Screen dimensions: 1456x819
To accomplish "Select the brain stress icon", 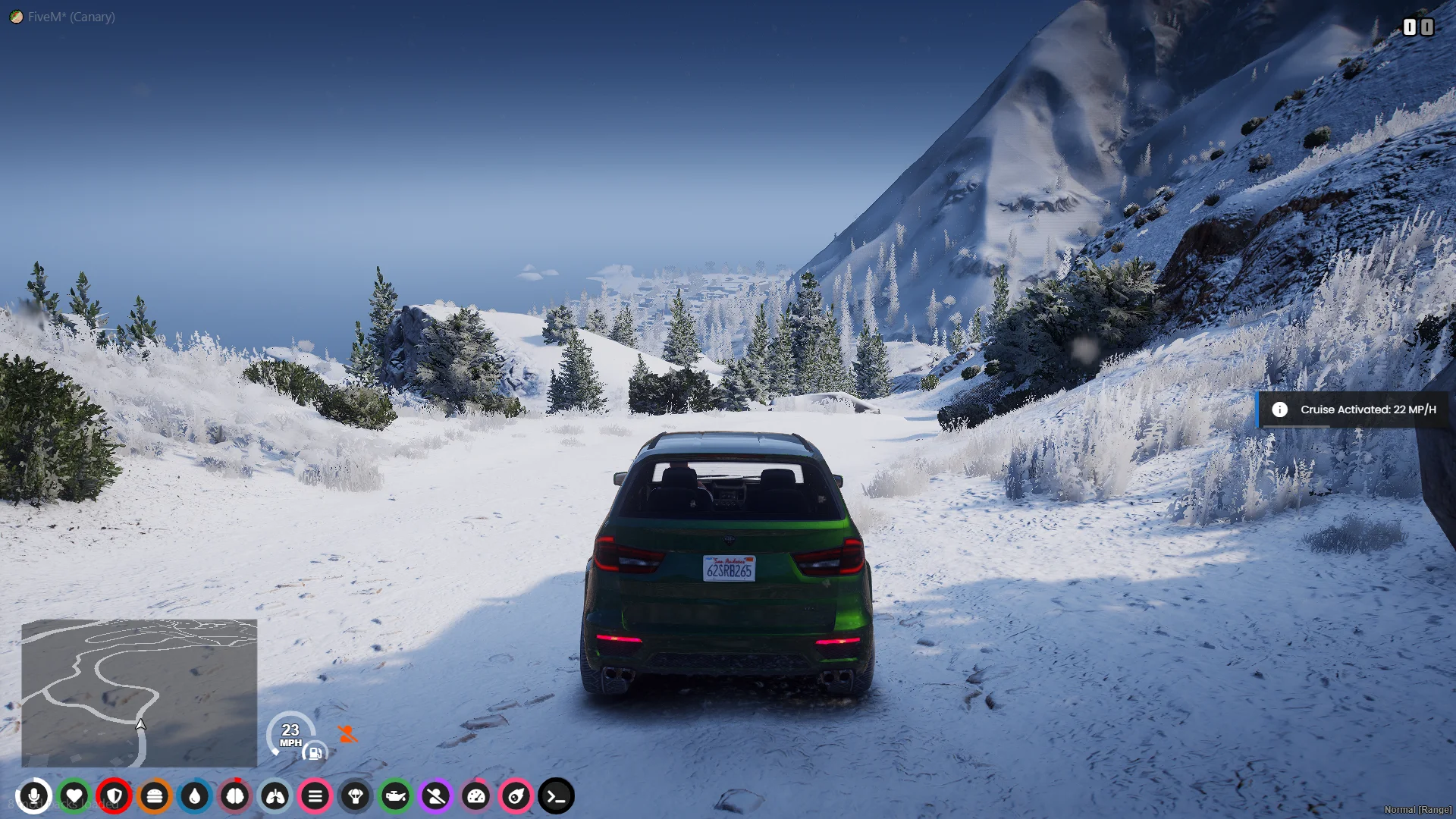I will [x=235, y=796].
